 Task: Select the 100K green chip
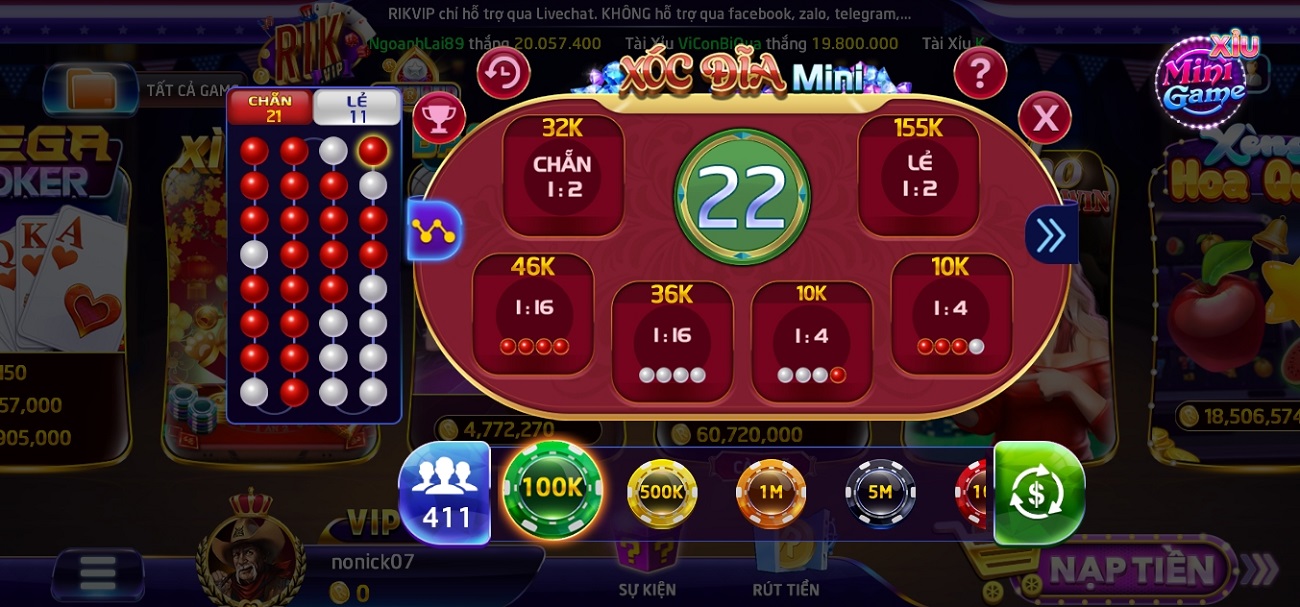[552, 489]
